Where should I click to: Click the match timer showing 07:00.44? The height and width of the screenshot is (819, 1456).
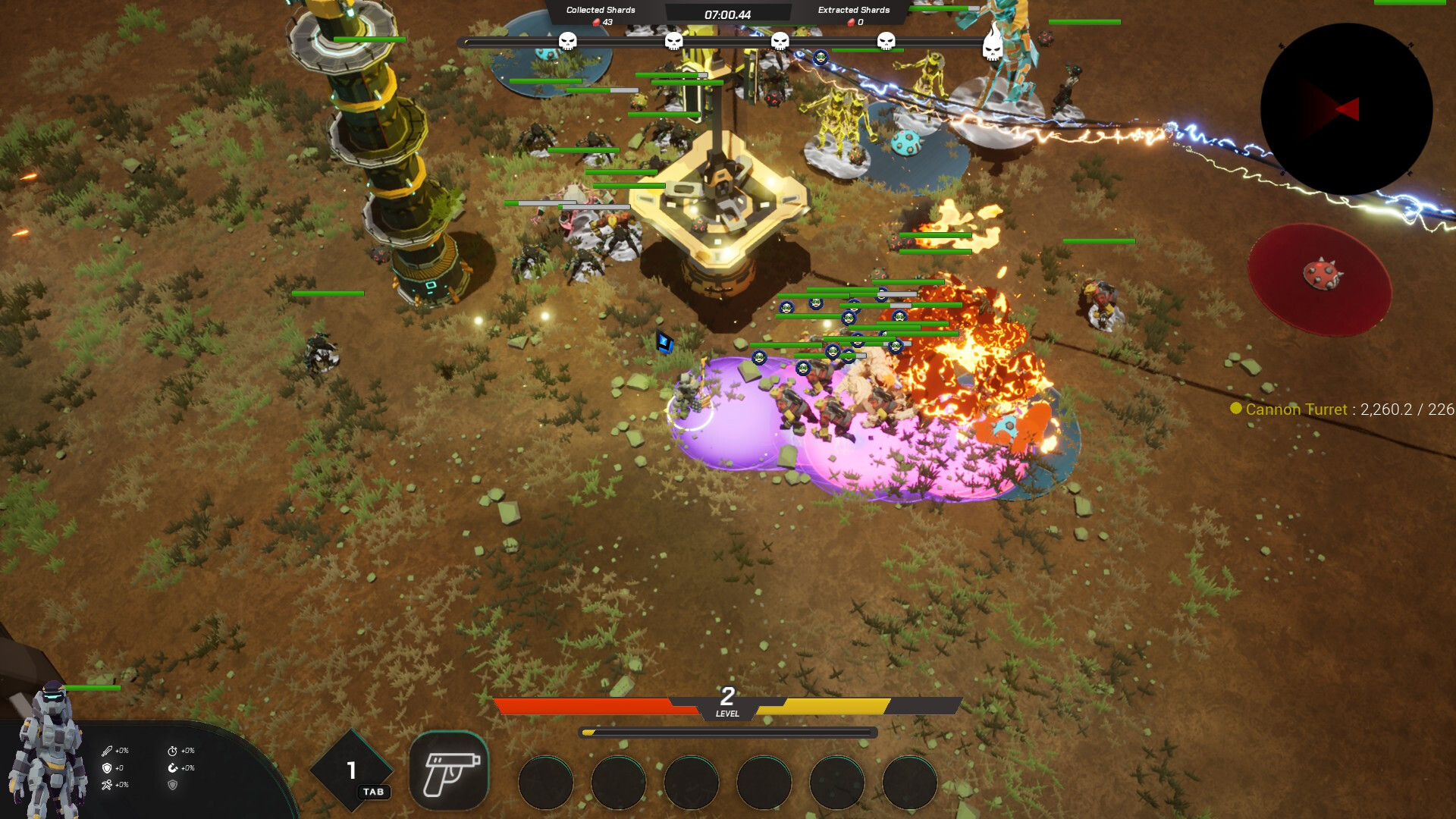click(728, 15)
